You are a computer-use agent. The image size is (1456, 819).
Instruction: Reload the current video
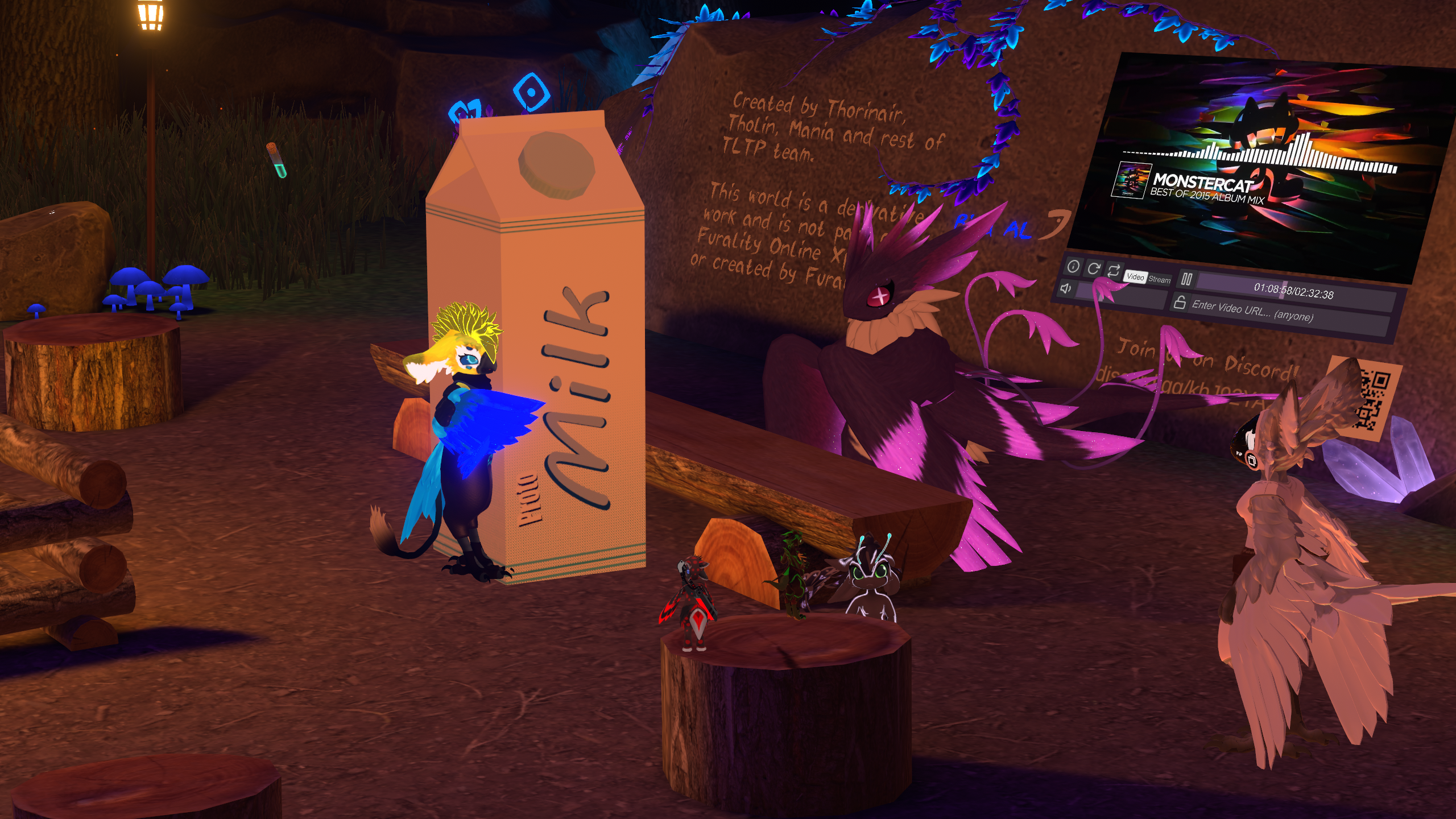point(1093,268)
